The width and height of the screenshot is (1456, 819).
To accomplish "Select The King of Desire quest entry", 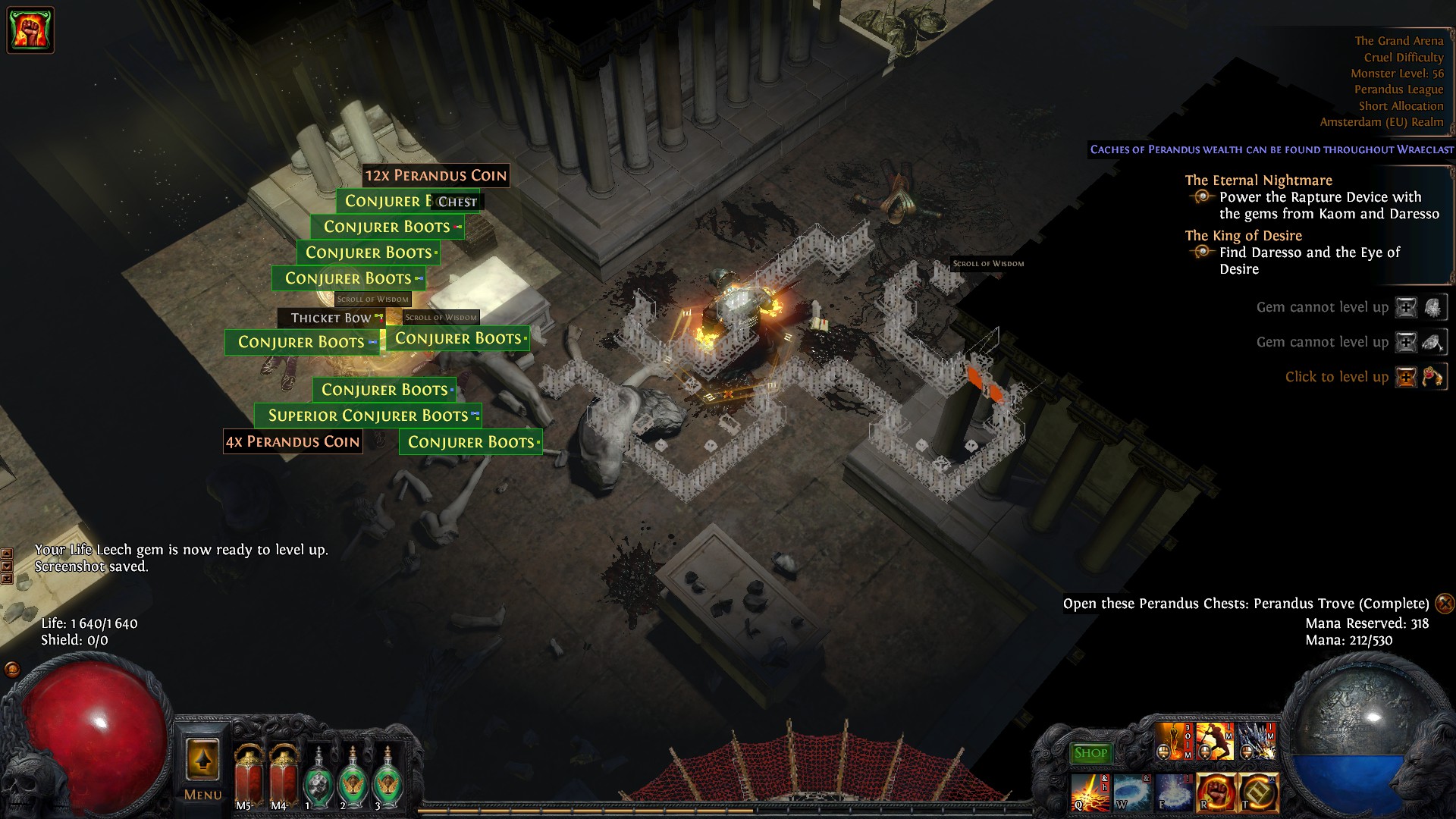I will [1243, 236].
